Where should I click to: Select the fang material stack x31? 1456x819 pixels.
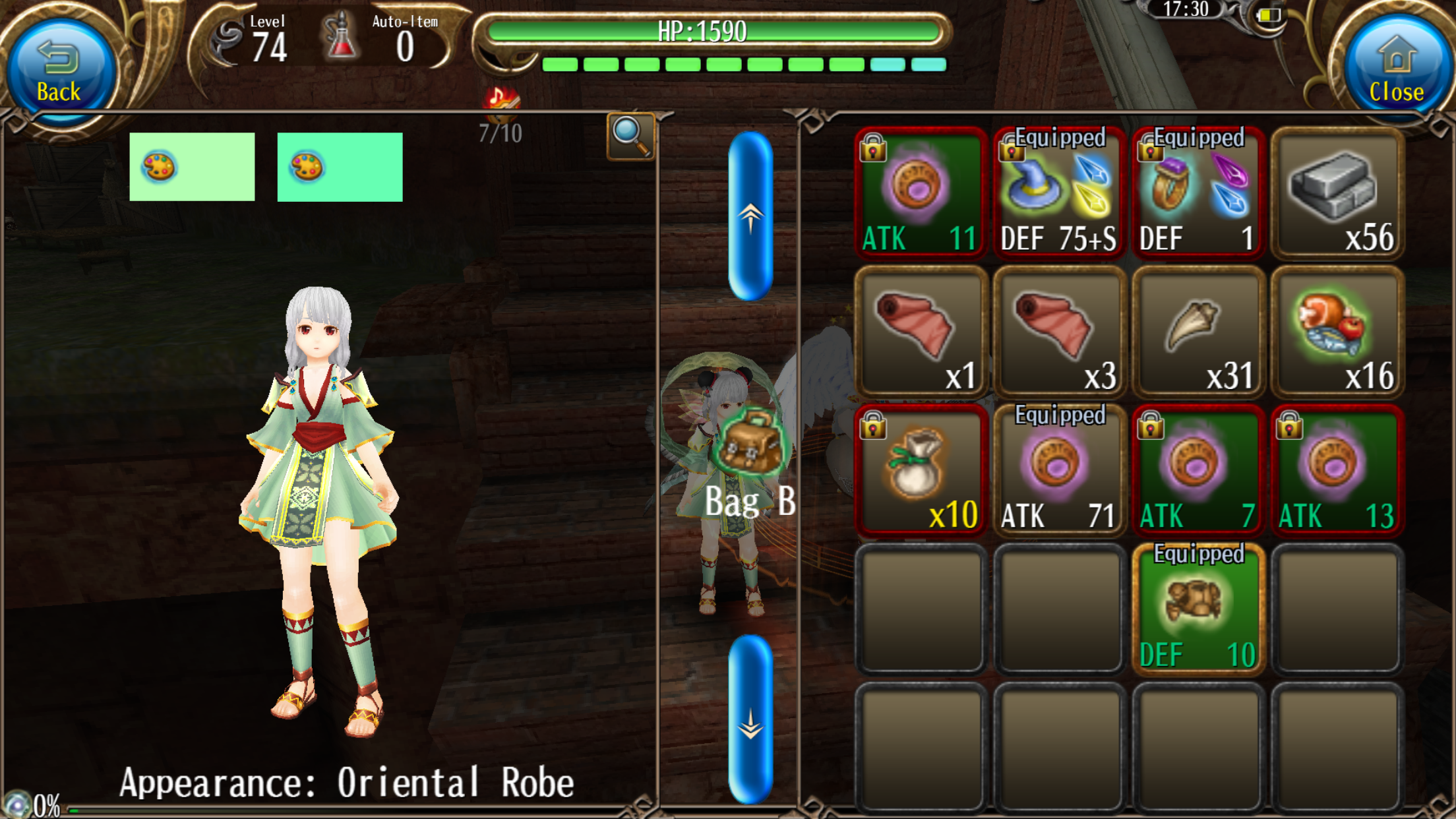click(1198, 331)
